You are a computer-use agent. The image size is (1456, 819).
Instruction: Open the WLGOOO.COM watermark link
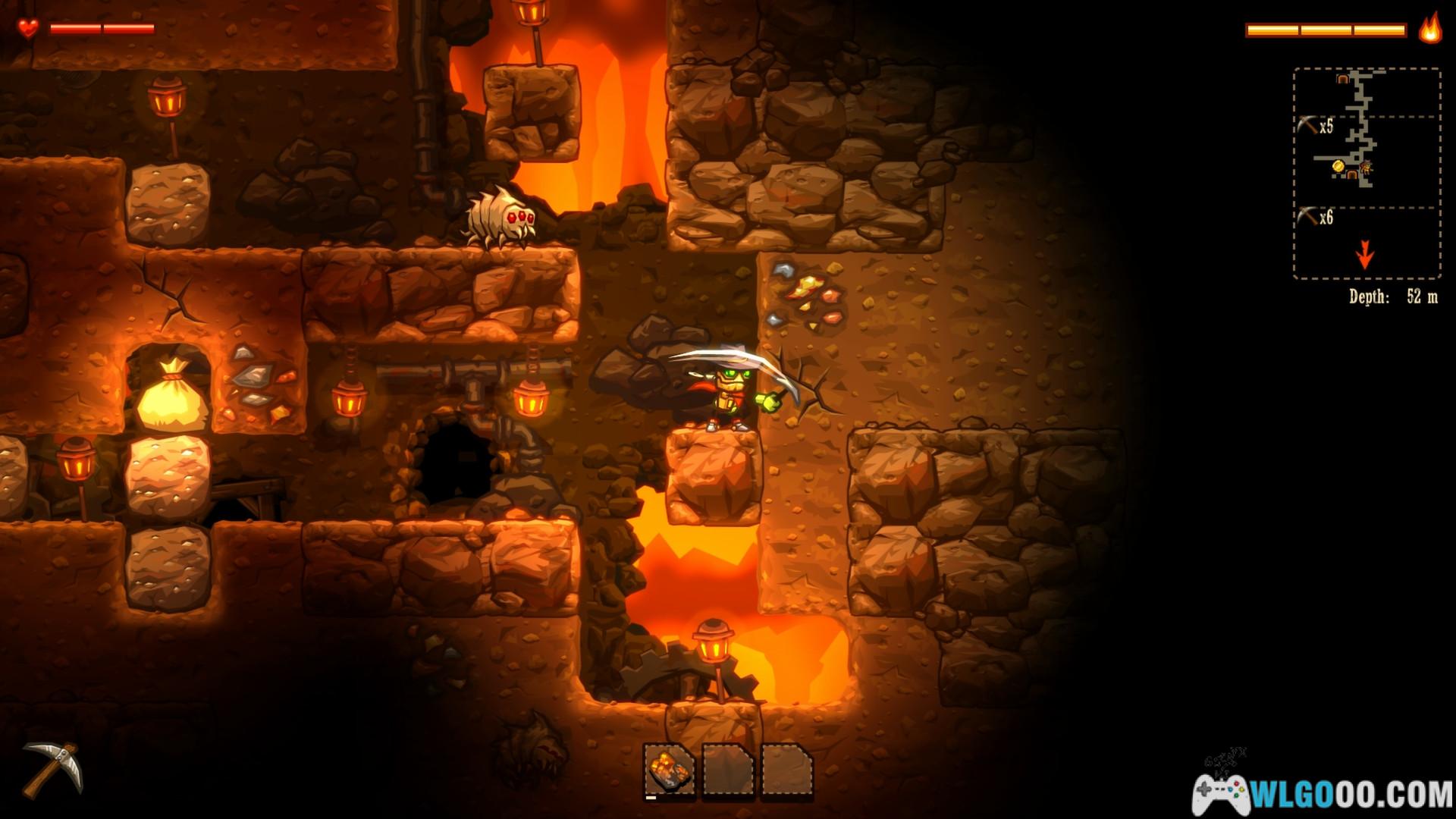[x=1323, y=795]
